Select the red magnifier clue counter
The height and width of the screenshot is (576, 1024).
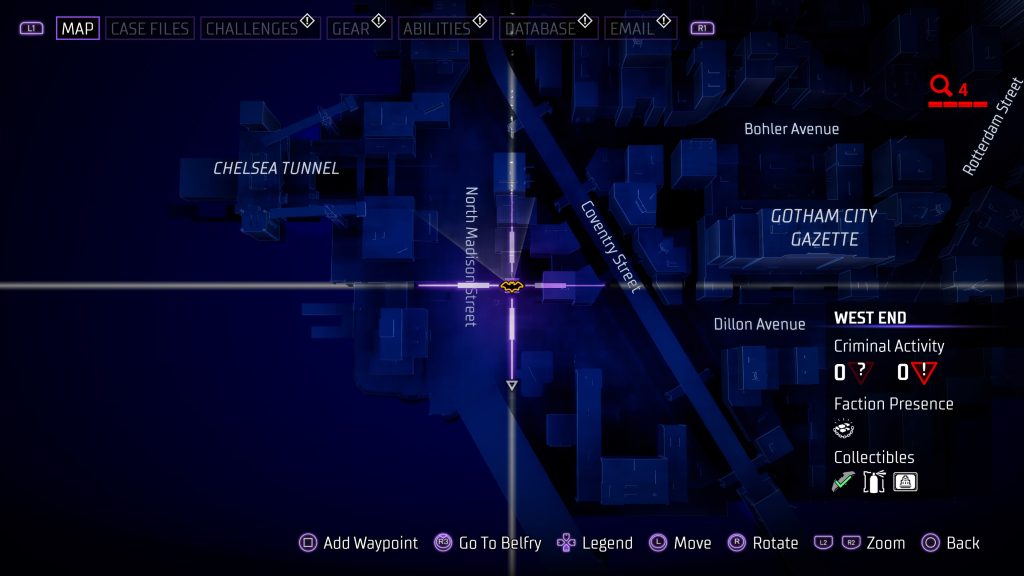point(941,87)
